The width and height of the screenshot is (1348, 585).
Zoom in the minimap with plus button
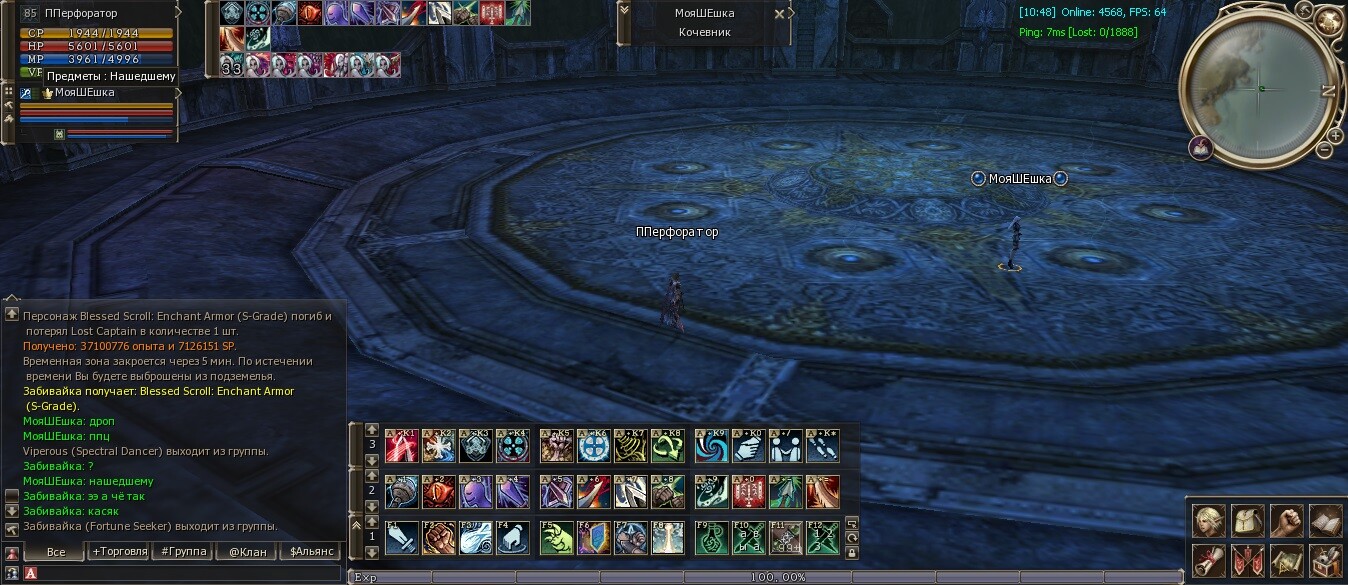coord(1335,136)
